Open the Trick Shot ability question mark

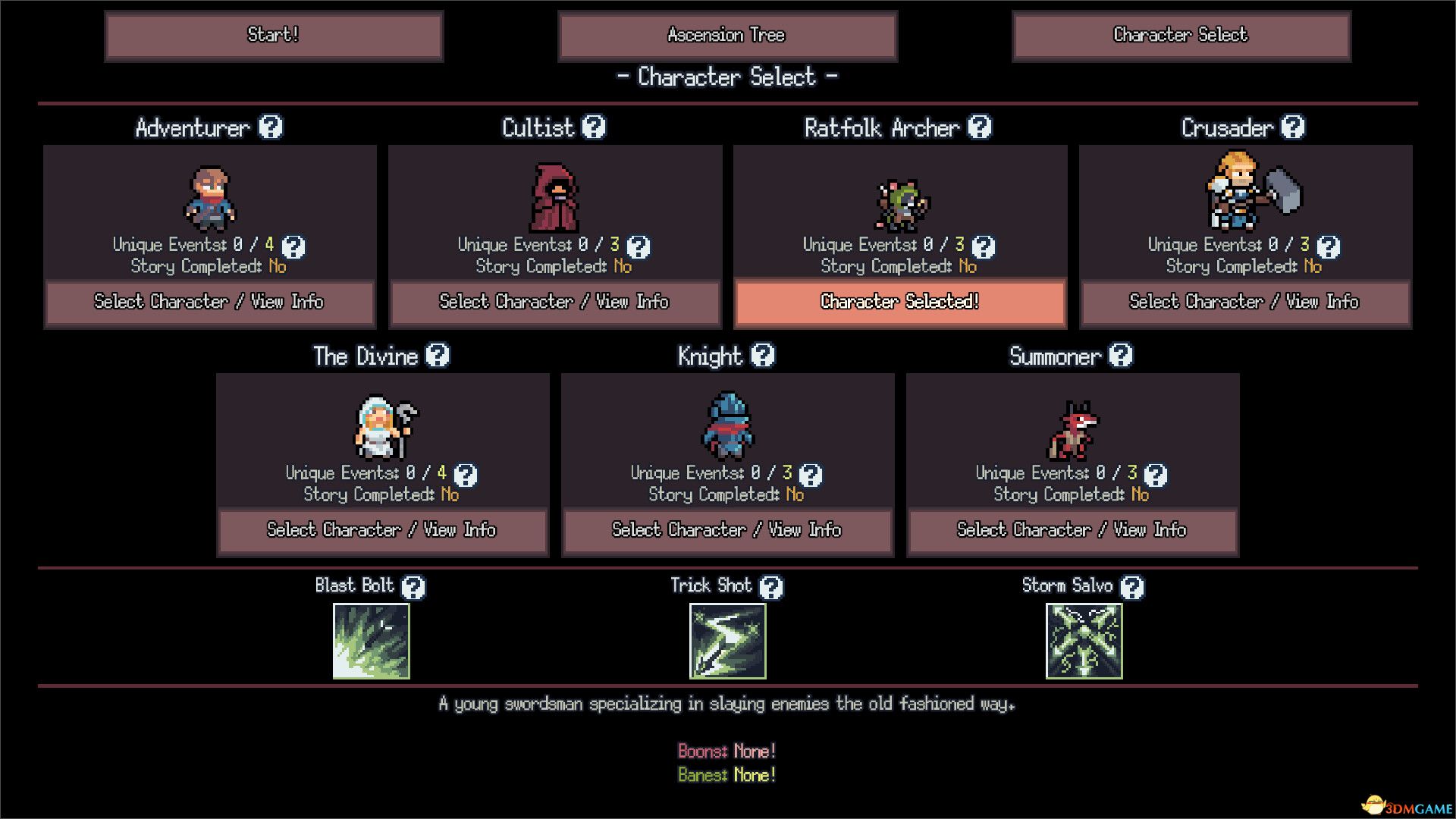point(770,586)
